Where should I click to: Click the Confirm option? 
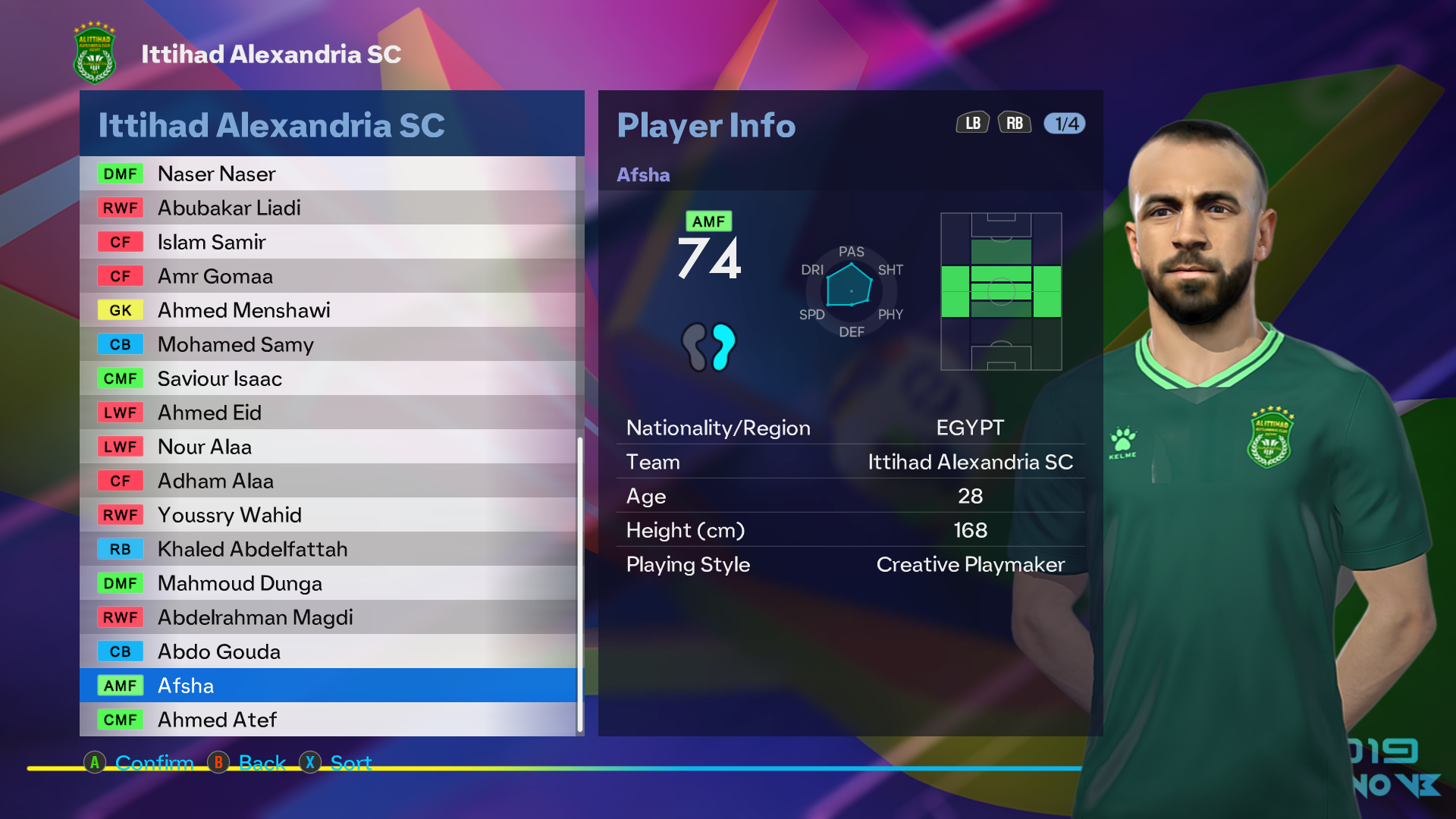tap(139, 762)
